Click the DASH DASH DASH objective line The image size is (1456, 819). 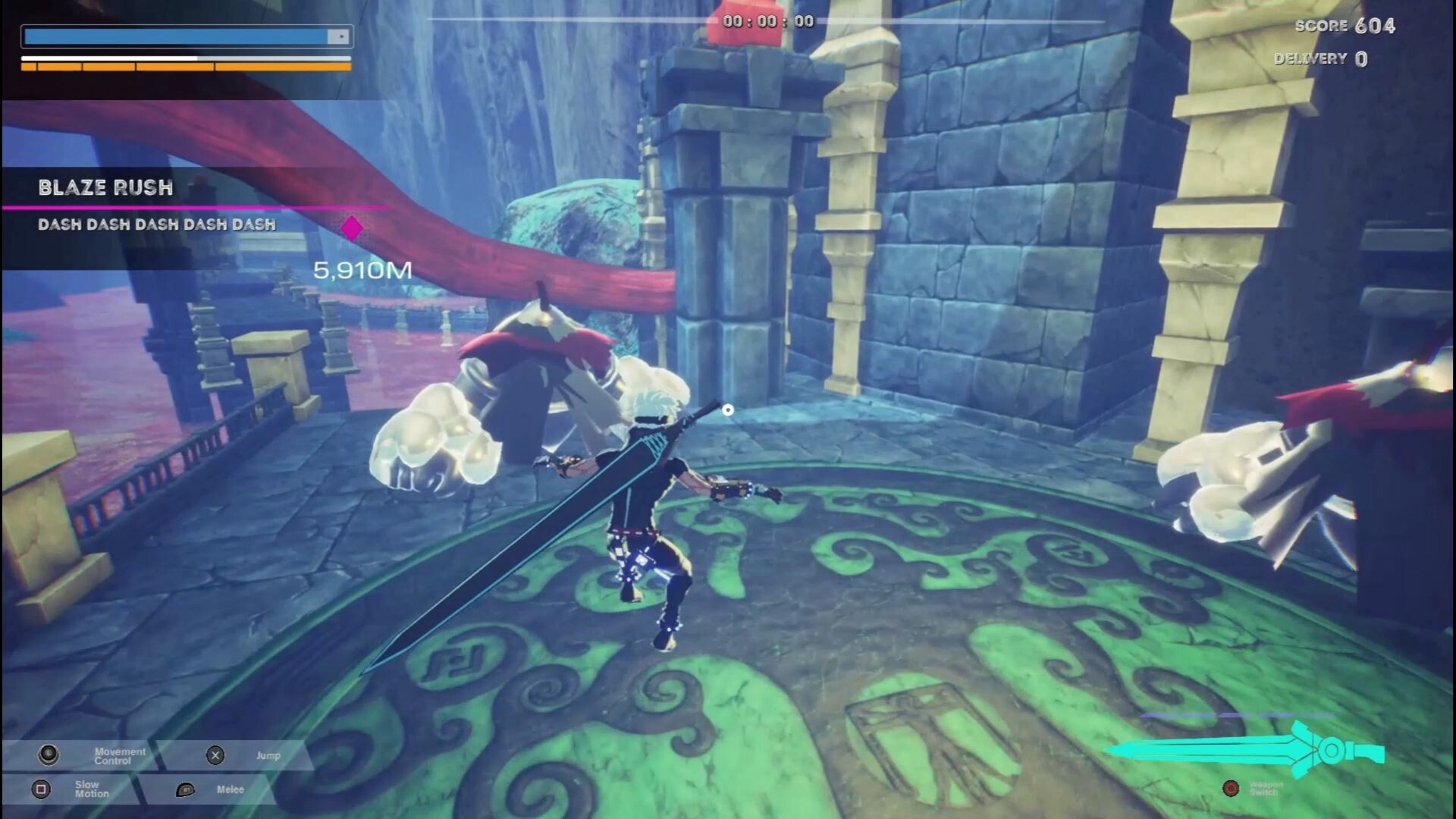click(x=155, y=224)
